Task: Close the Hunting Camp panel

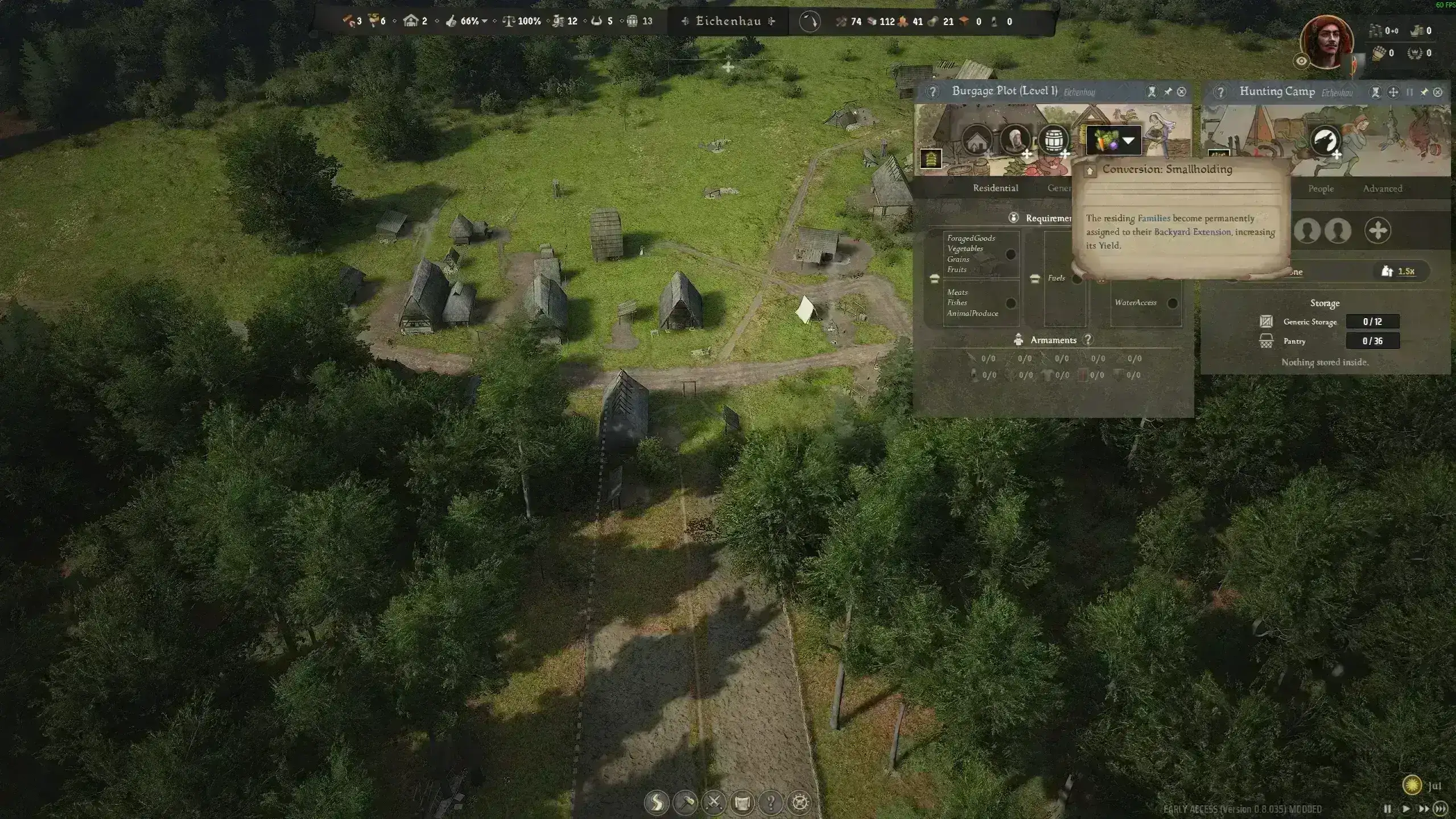Action: tap(1438, 92)
